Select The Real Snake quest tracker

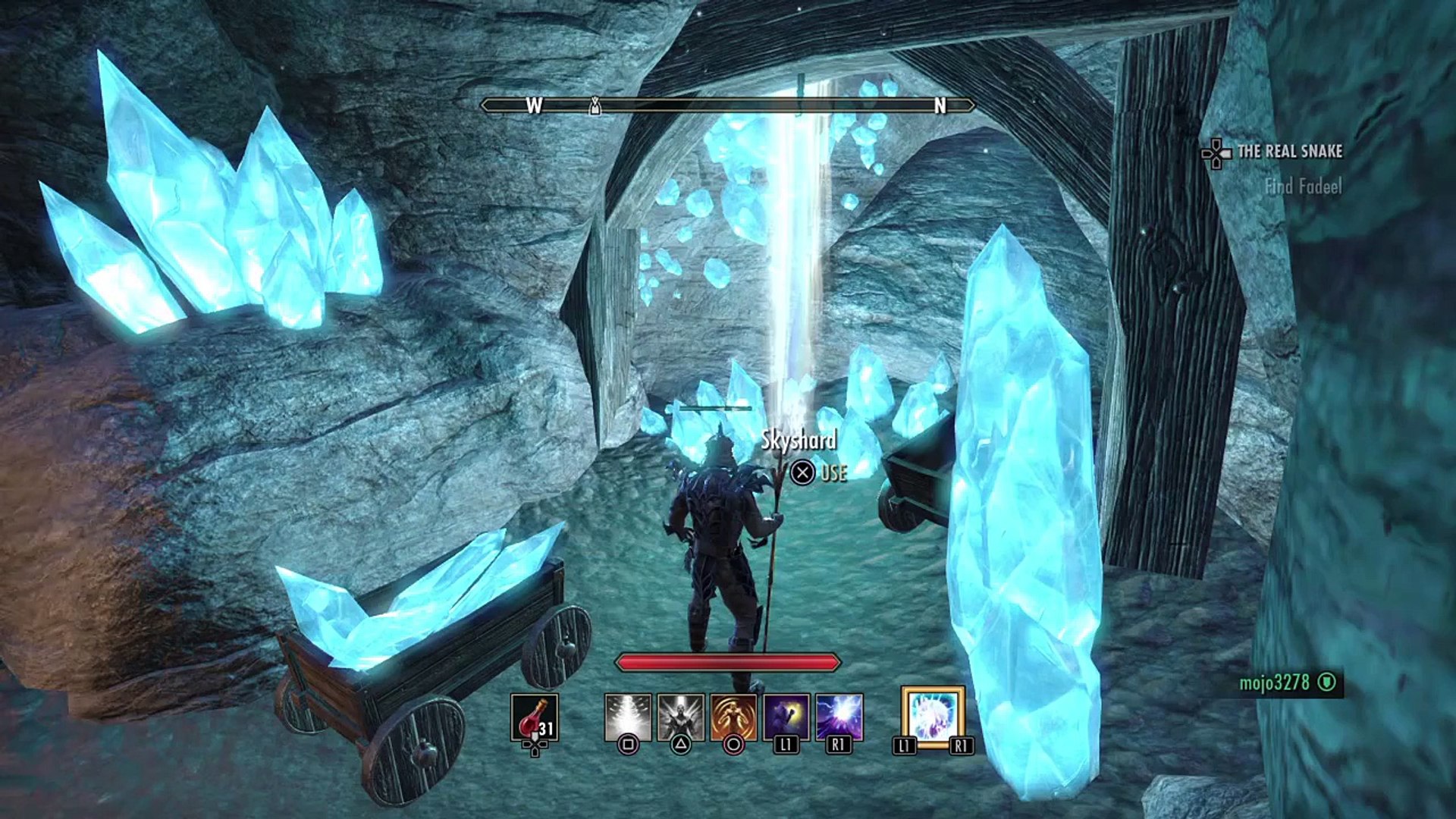1289,152
